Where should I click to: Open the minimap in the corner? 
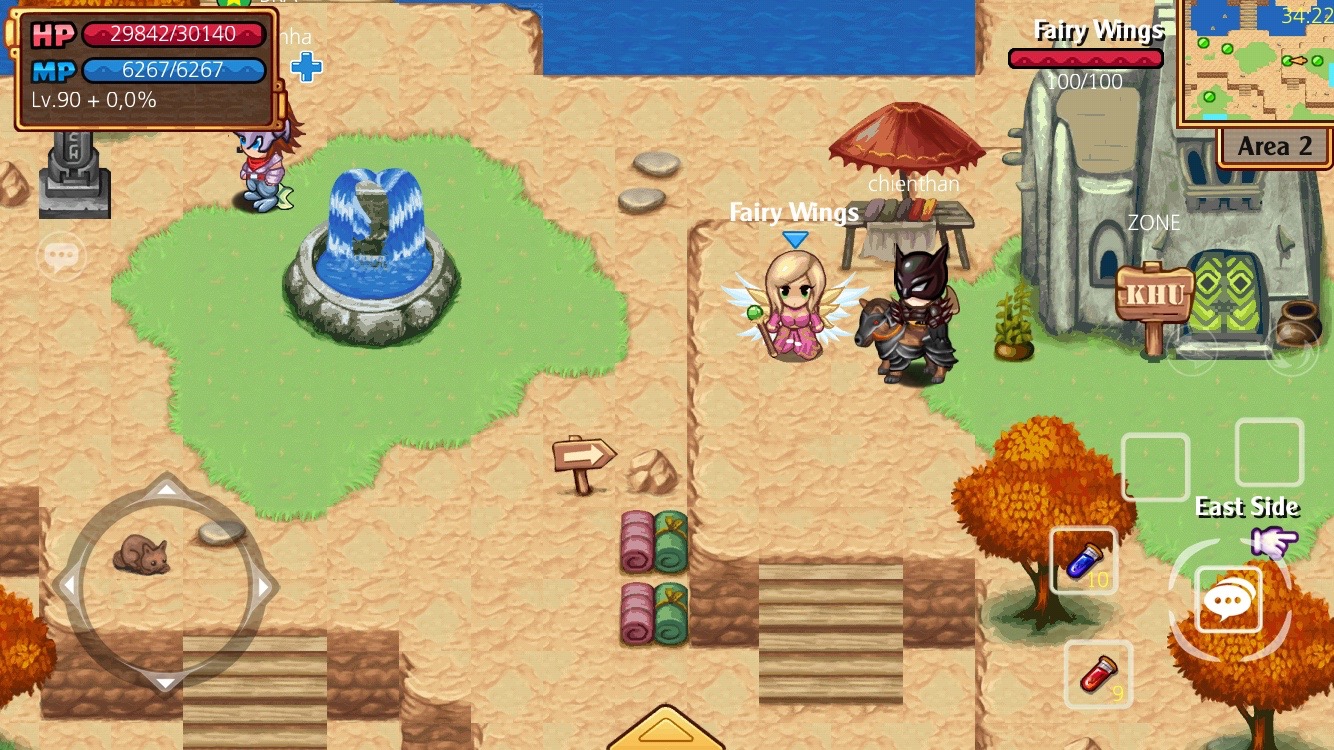[x=1258, y=62]
